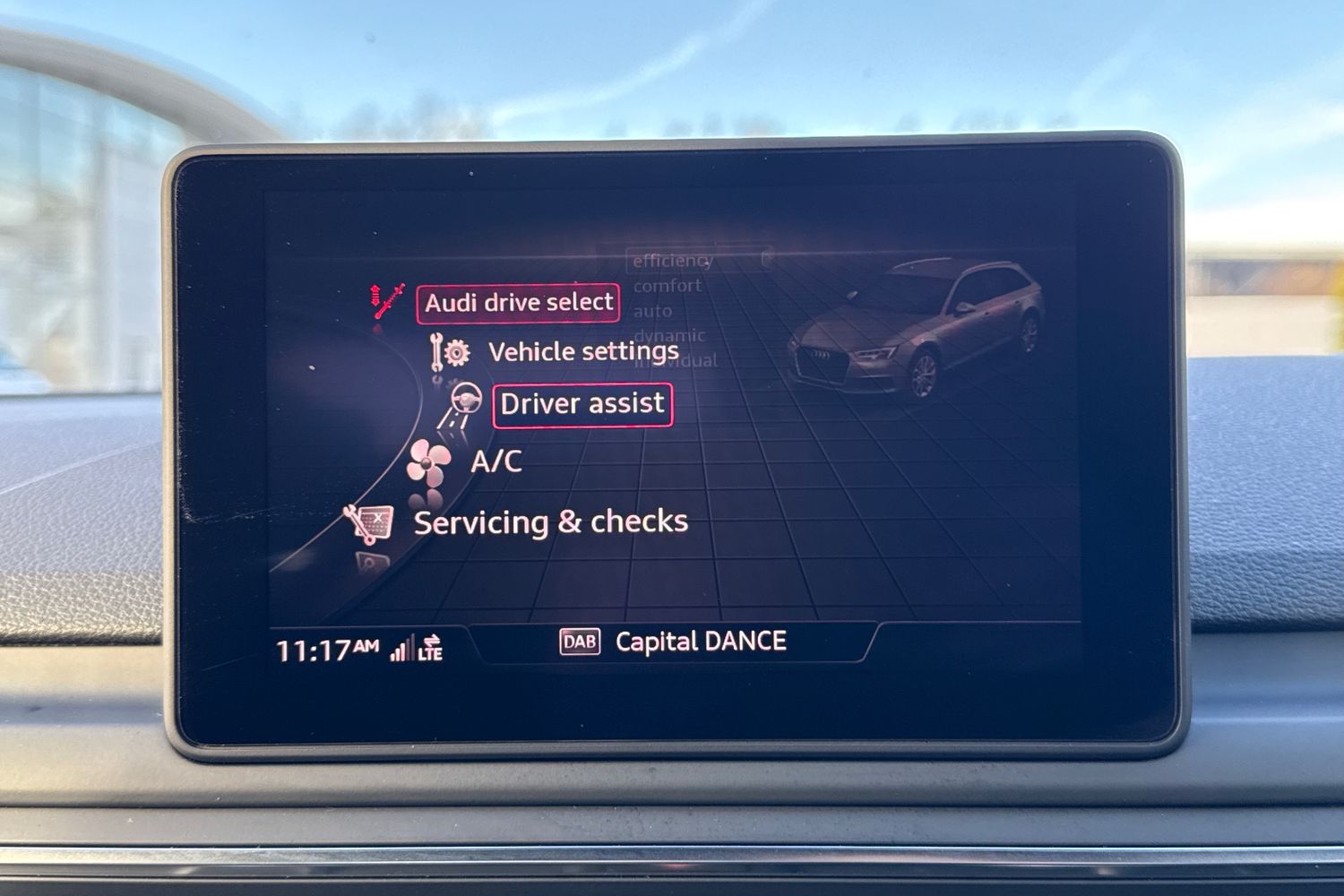Expand the efficiency drive mode list

(670, 261)
